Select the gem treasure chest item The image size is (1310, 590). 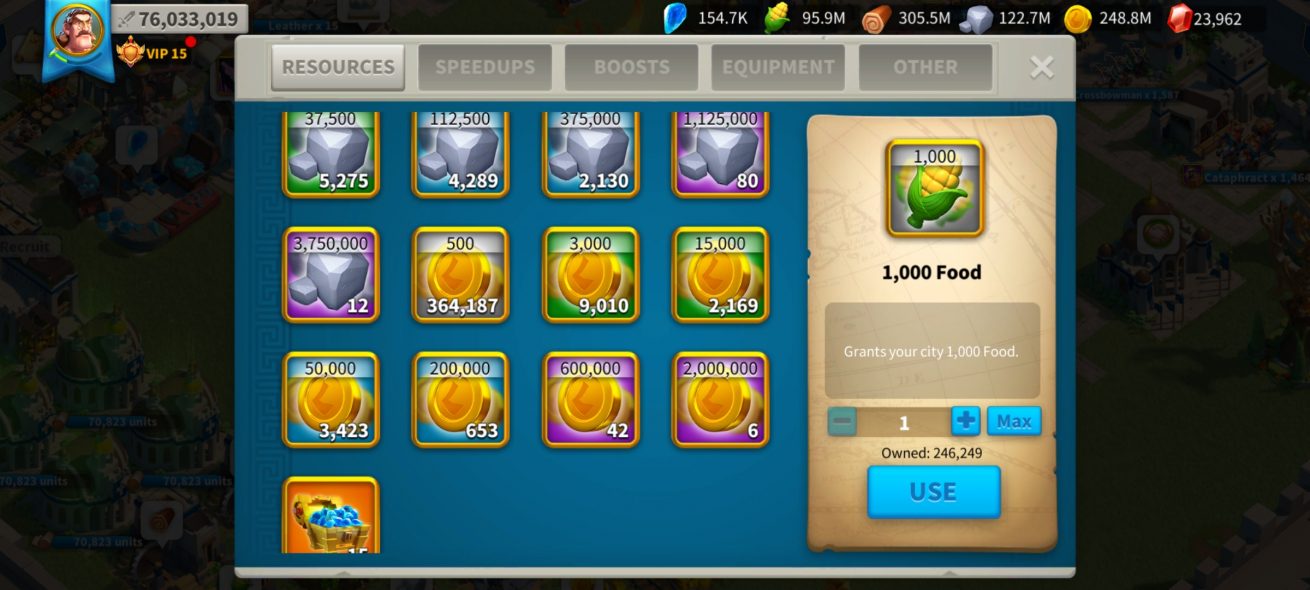point(331,516)
